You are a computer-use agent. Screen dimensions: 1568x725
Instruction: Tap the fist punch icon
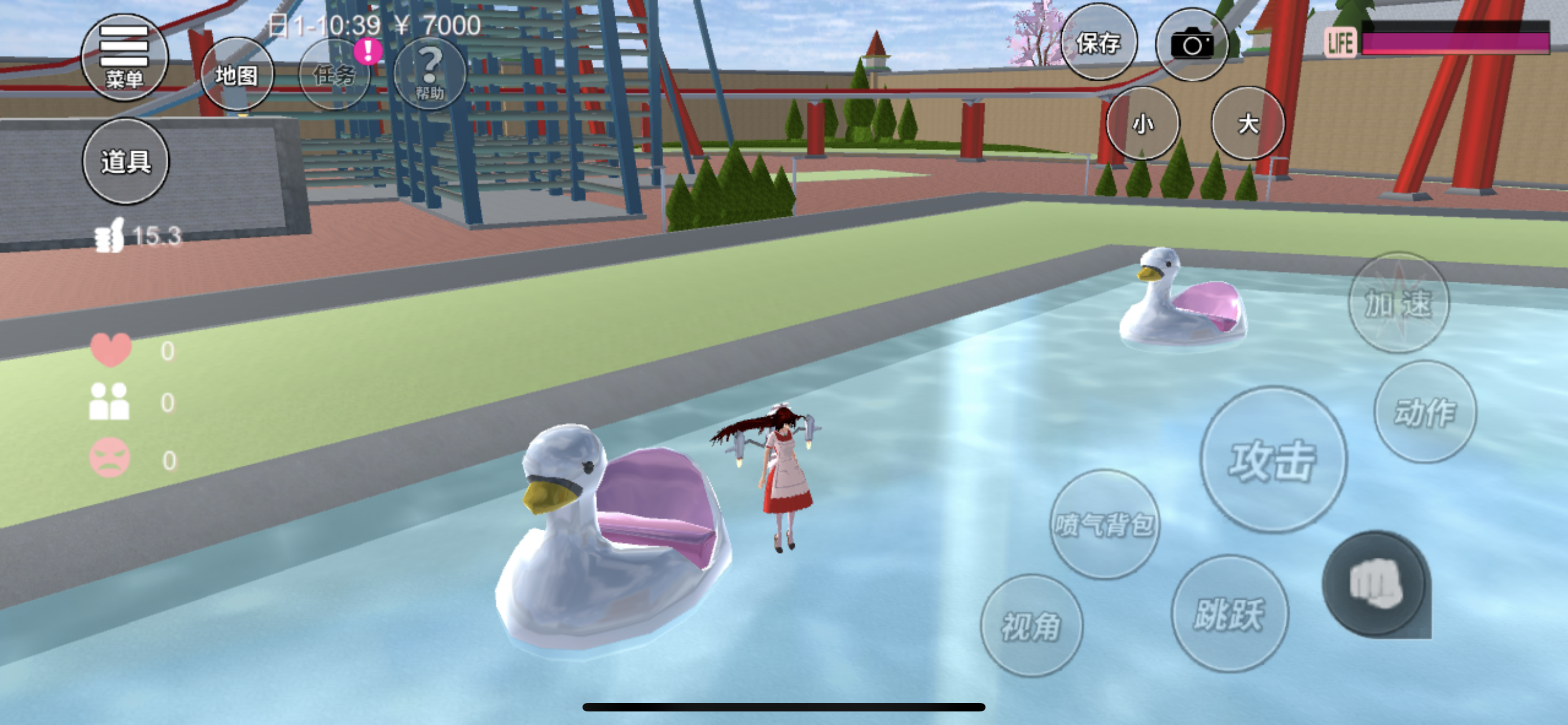1374,584
